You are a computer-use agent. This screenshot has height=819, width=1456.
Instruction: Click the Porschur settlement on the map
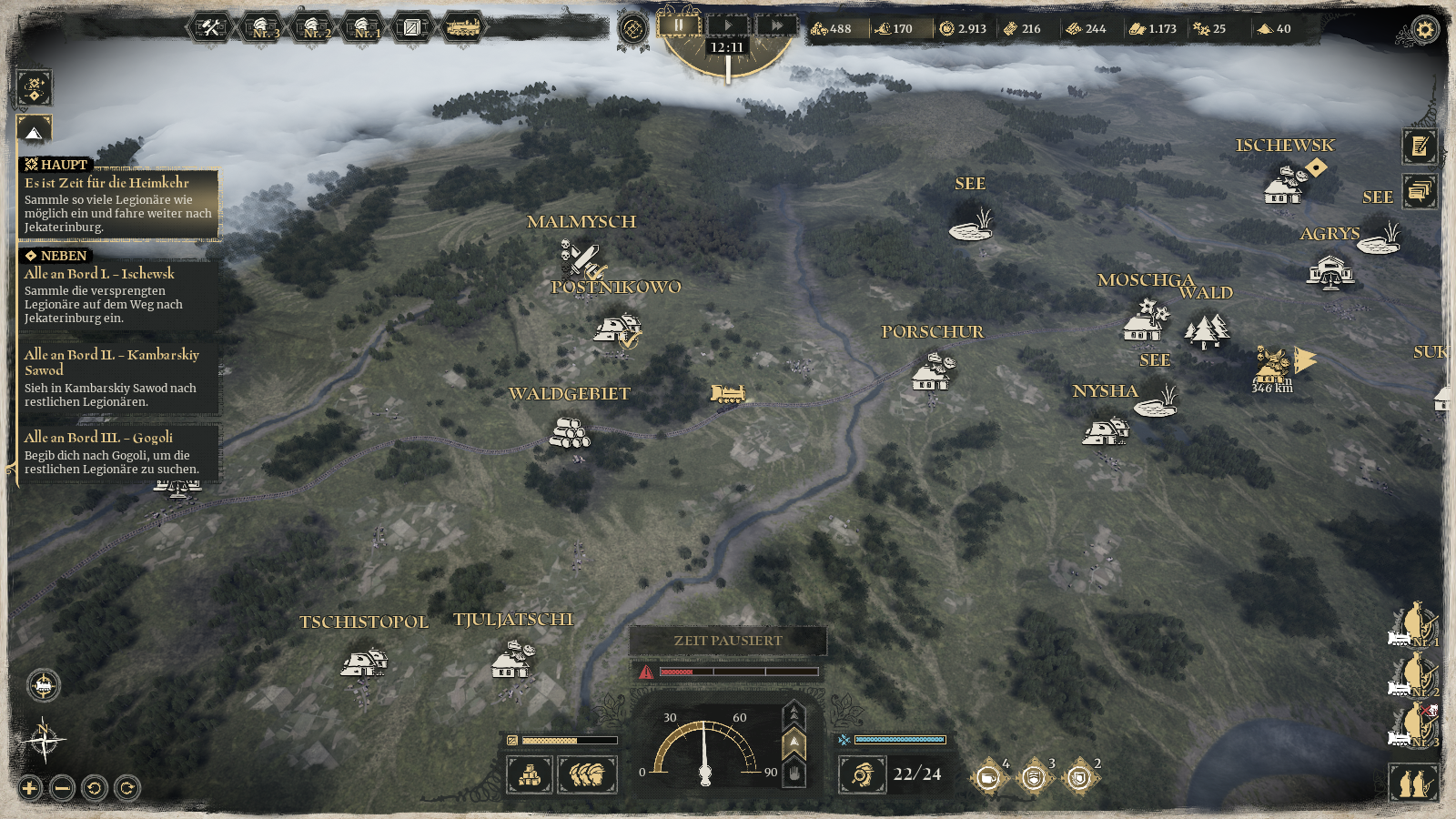(x=931, y=373)
